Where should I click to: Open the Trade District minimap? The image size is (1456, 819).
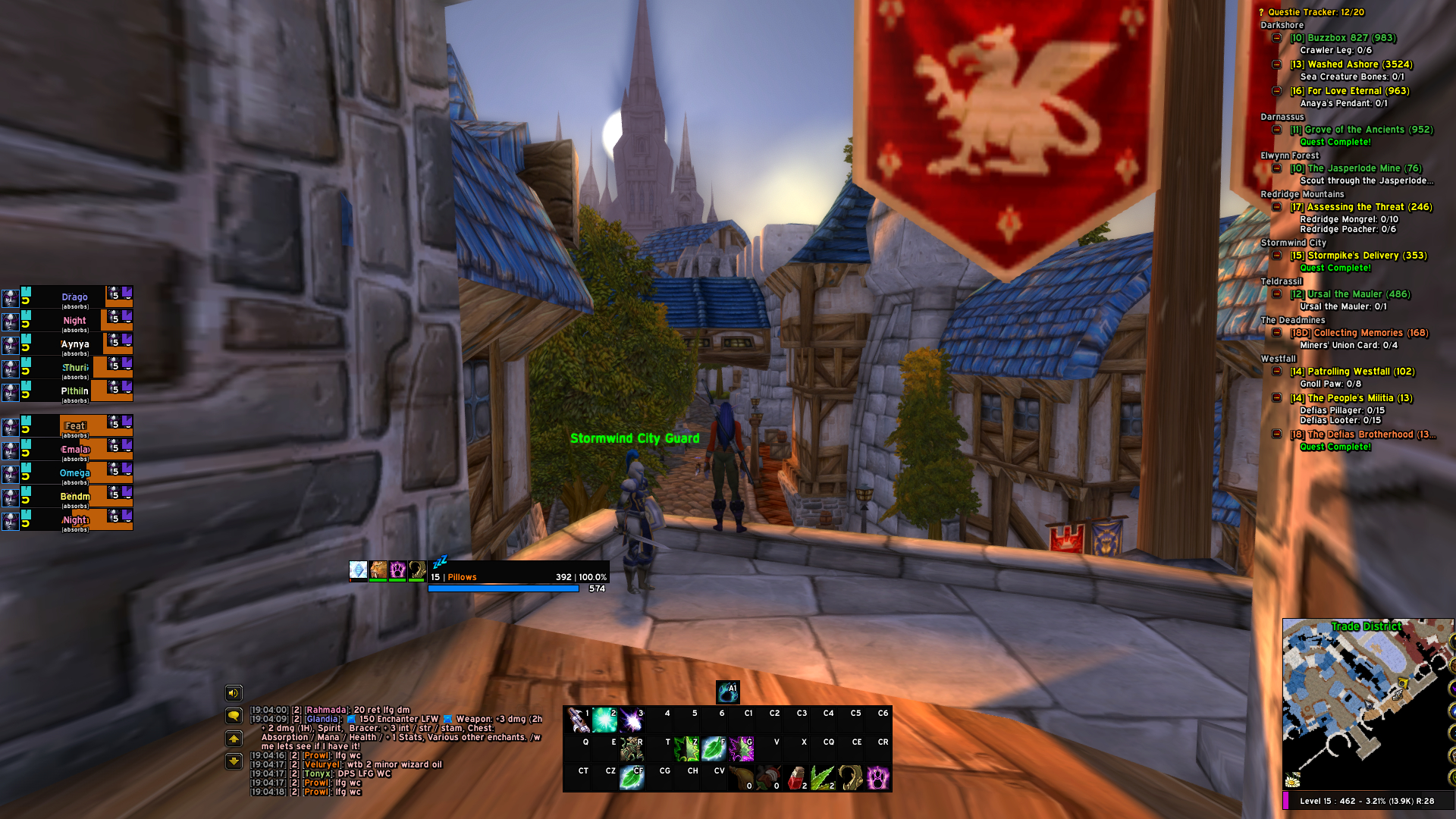1365,704
